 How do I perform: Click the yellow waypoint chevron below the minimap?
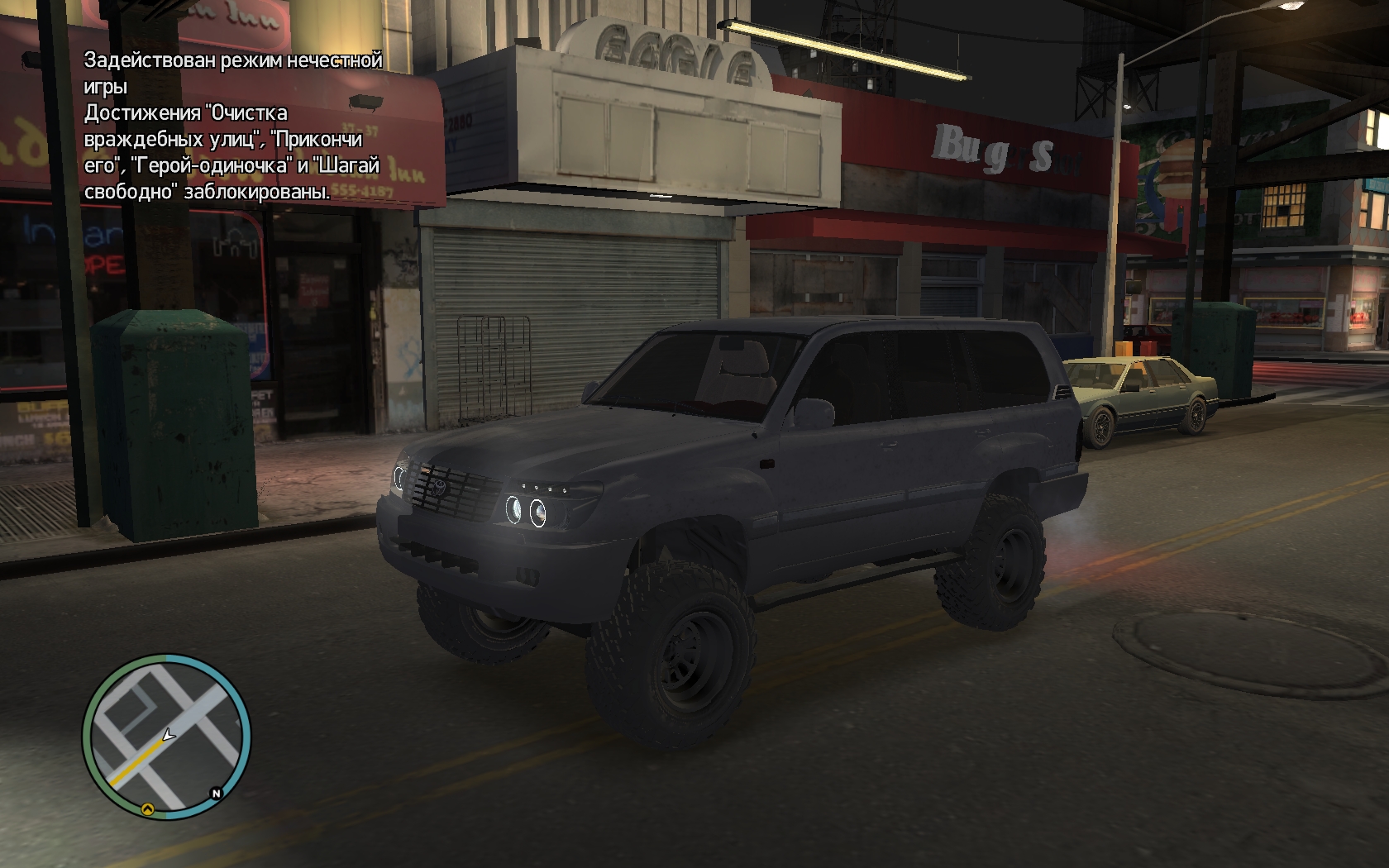click(x=149, y=809)
